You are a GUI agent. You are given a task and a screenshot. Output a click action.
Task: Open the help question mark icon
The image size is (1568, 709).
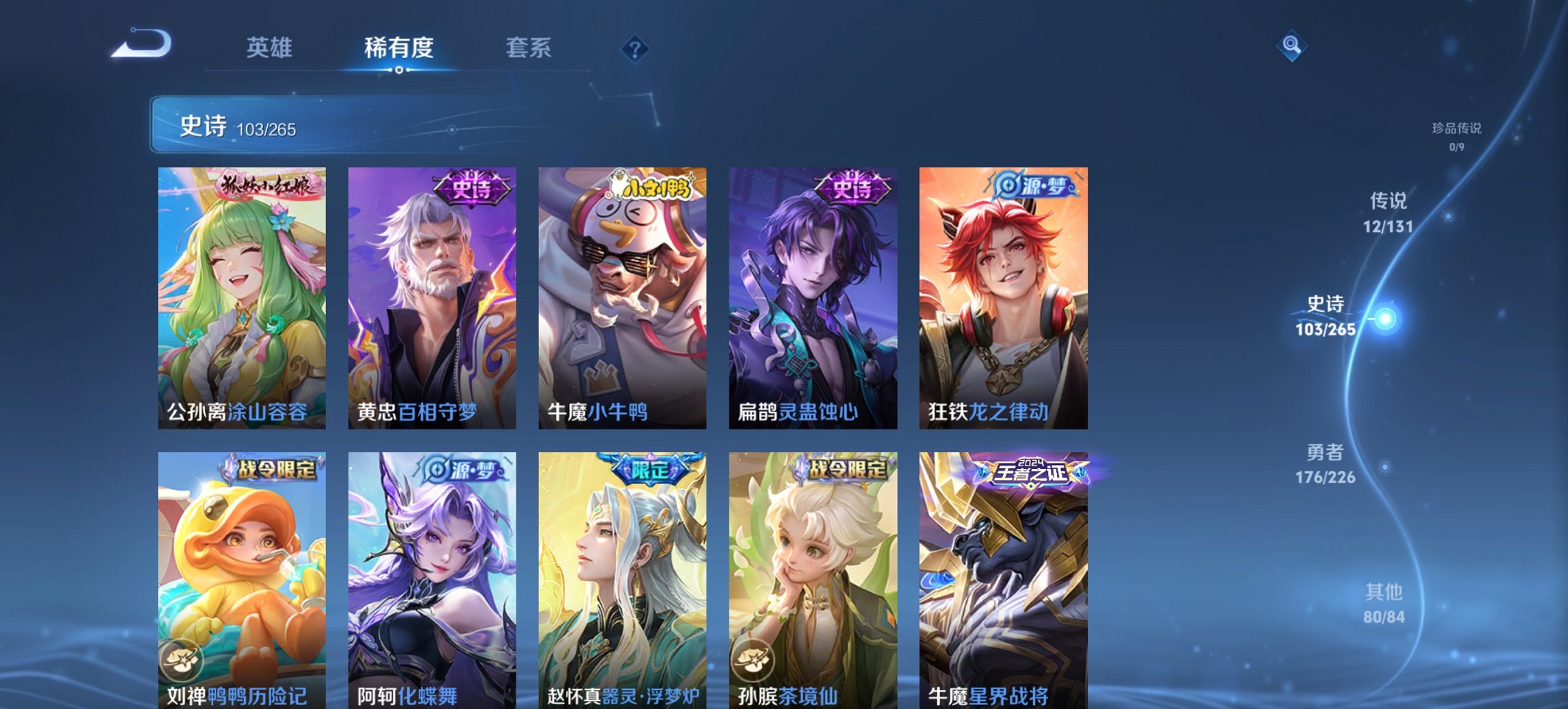[x=635, y=48]
